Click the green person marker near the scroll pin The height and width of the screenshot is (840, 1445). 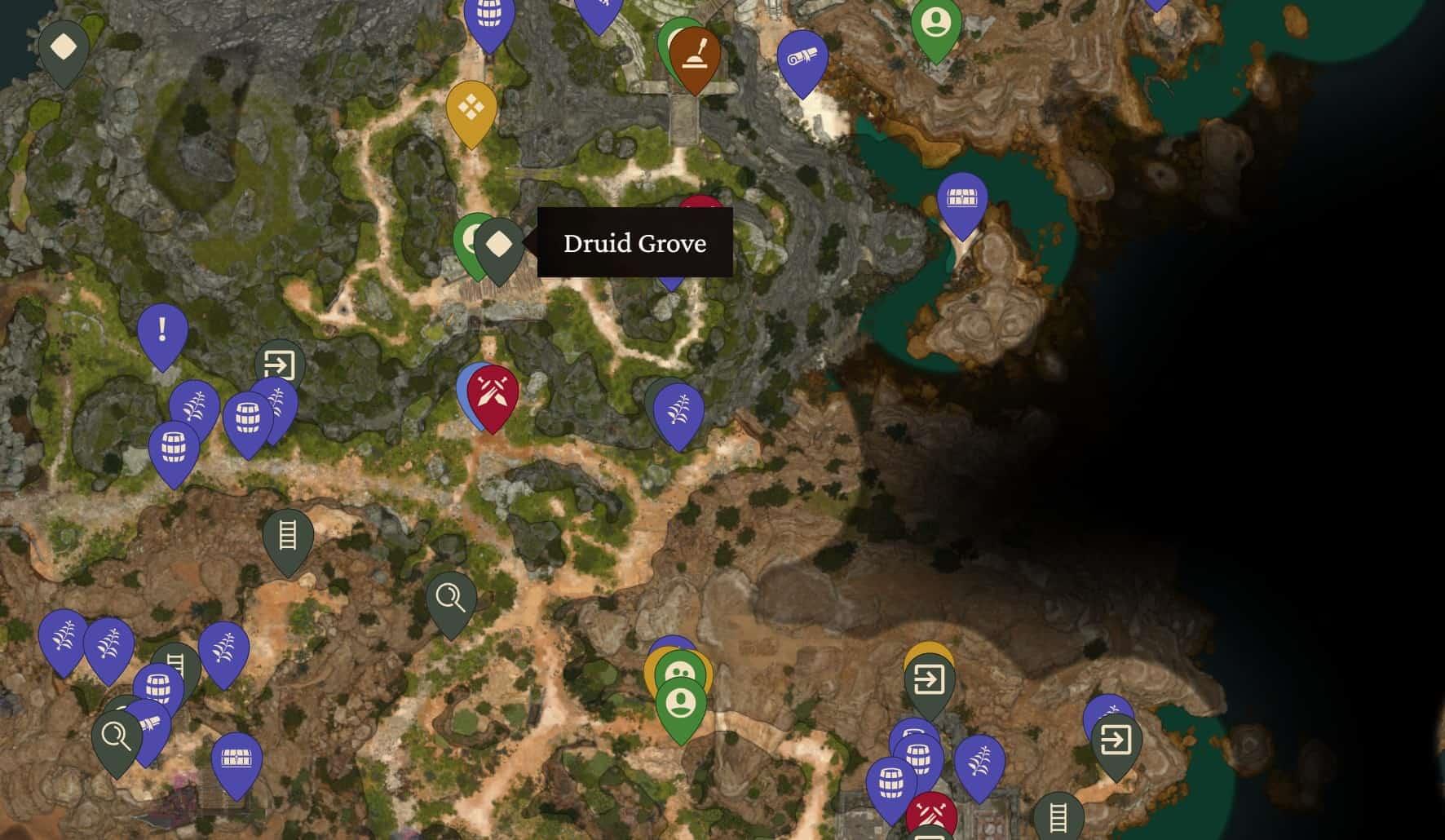(x=936, y=24)
